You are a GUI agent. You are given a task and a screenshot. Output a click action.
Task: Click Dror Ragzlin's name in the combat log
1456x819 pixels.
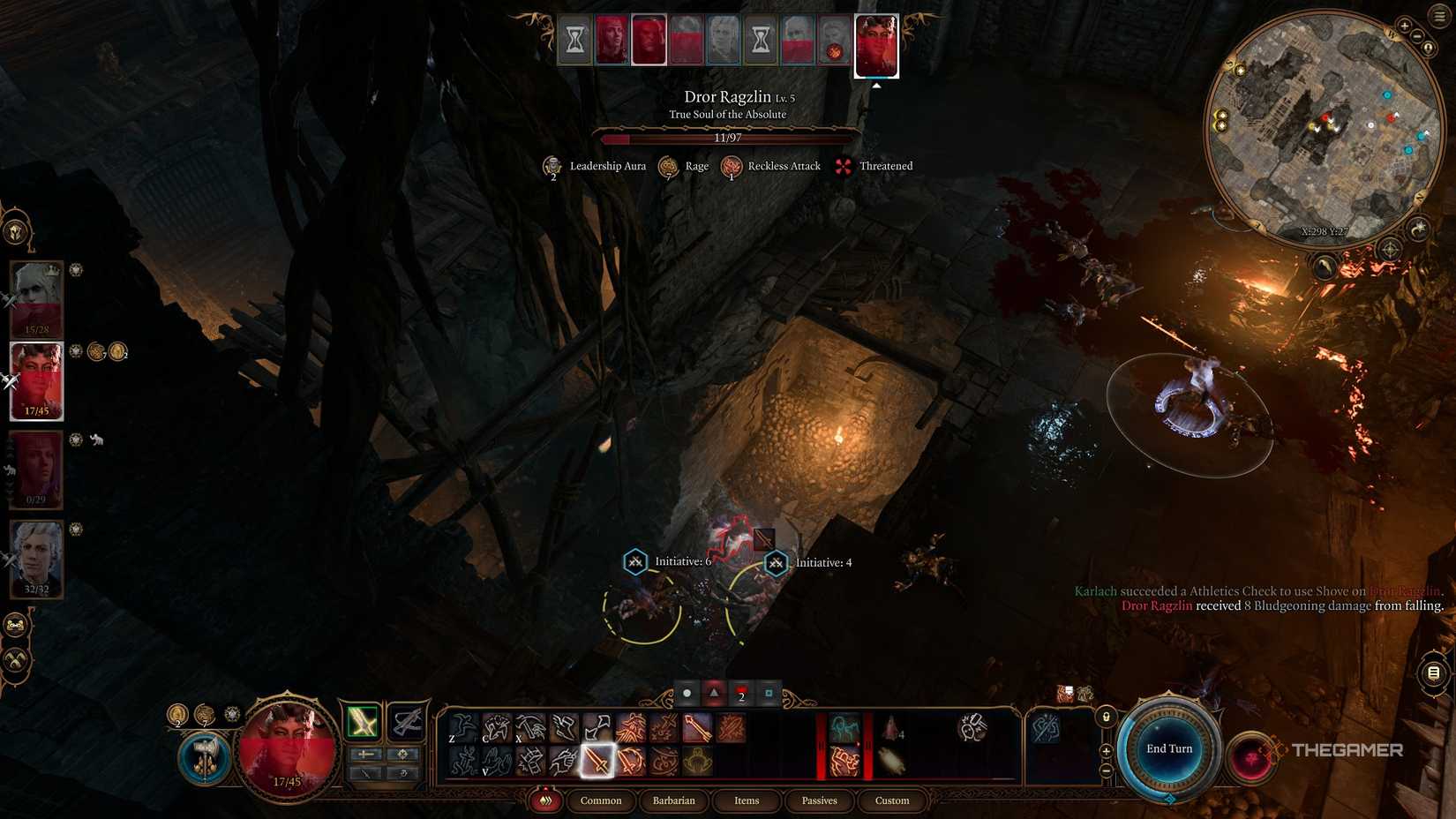pos(1157,605)
